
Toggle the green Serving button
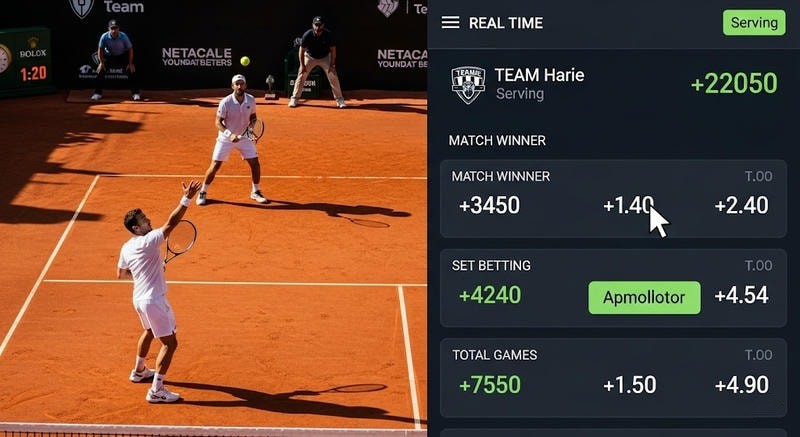click(754, 23)
